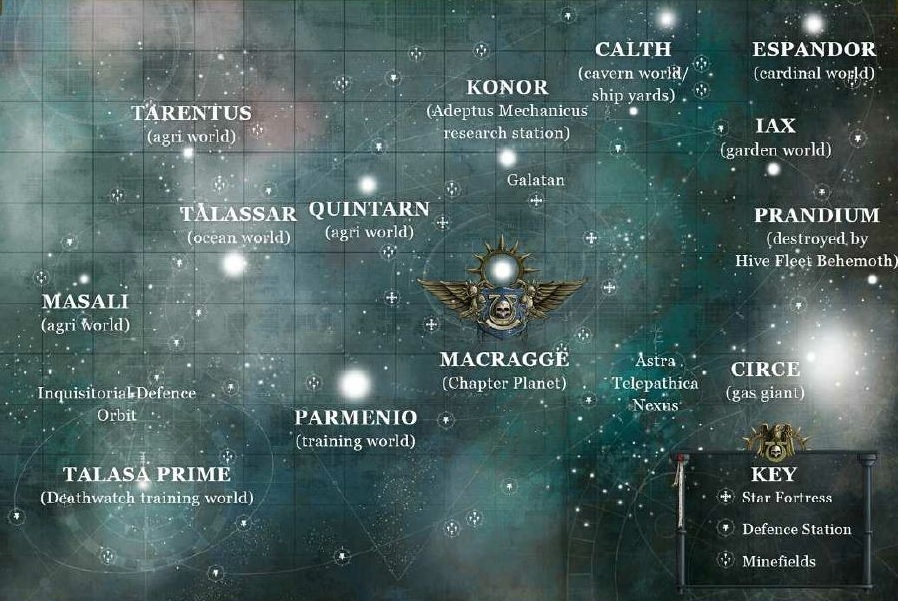Click the Star Fortress key entry
This screenshot has height=601, width=898.
(x=786, y=498)
